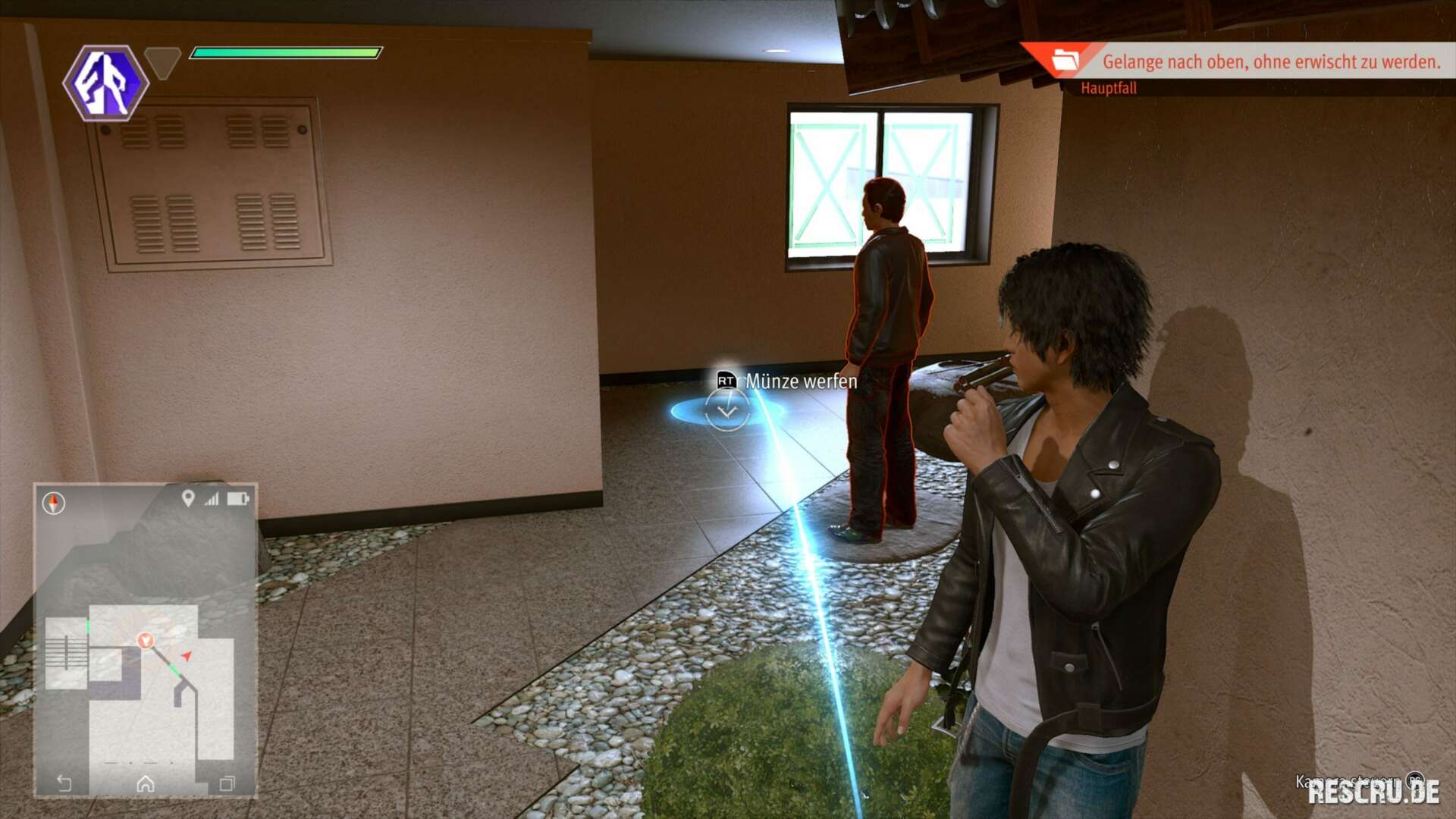Click the blue coin throw target marker
This screenshot has width=1456, height=819.
point(726,411)
